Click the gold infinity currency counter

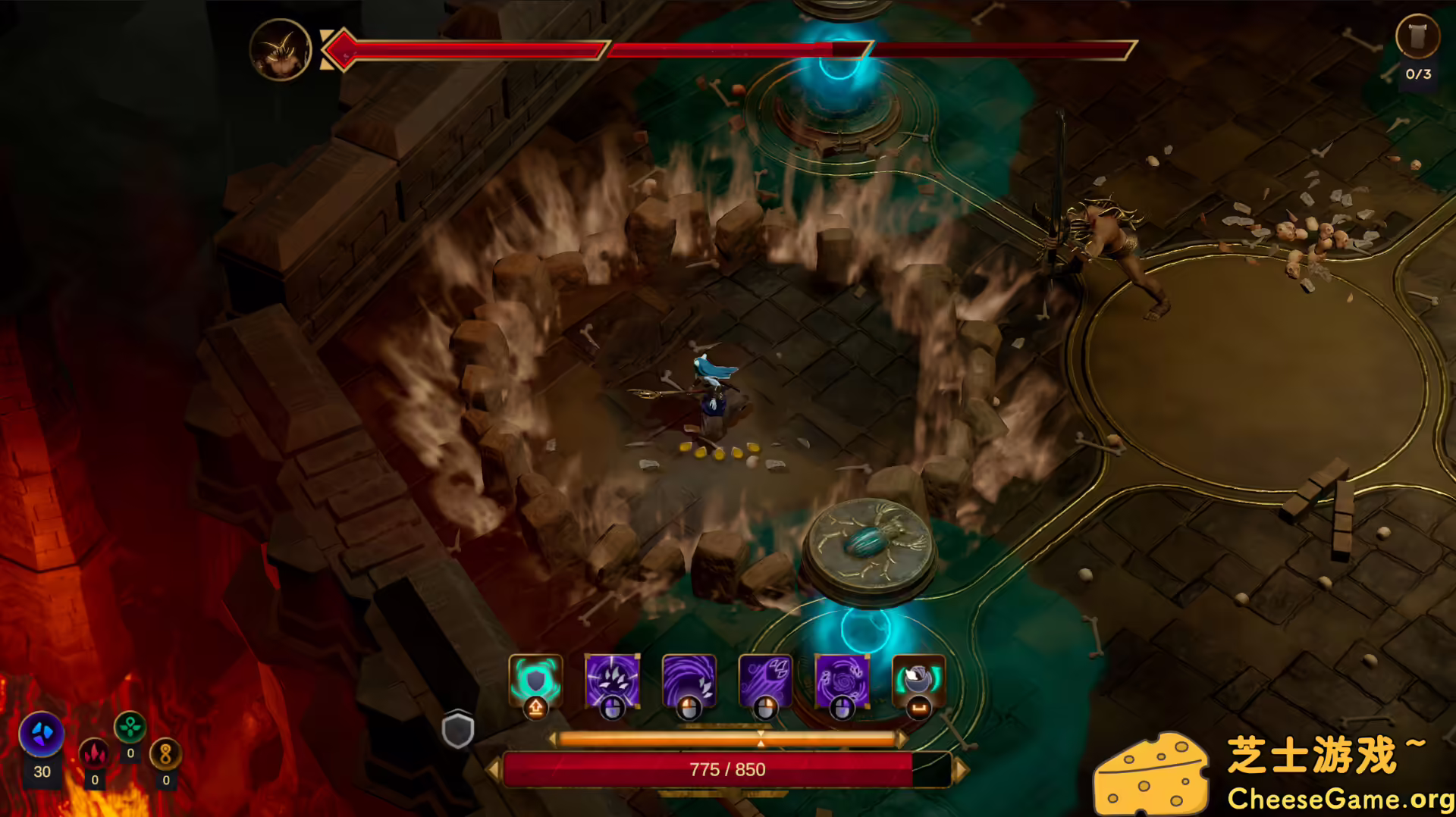click(167, 754)
